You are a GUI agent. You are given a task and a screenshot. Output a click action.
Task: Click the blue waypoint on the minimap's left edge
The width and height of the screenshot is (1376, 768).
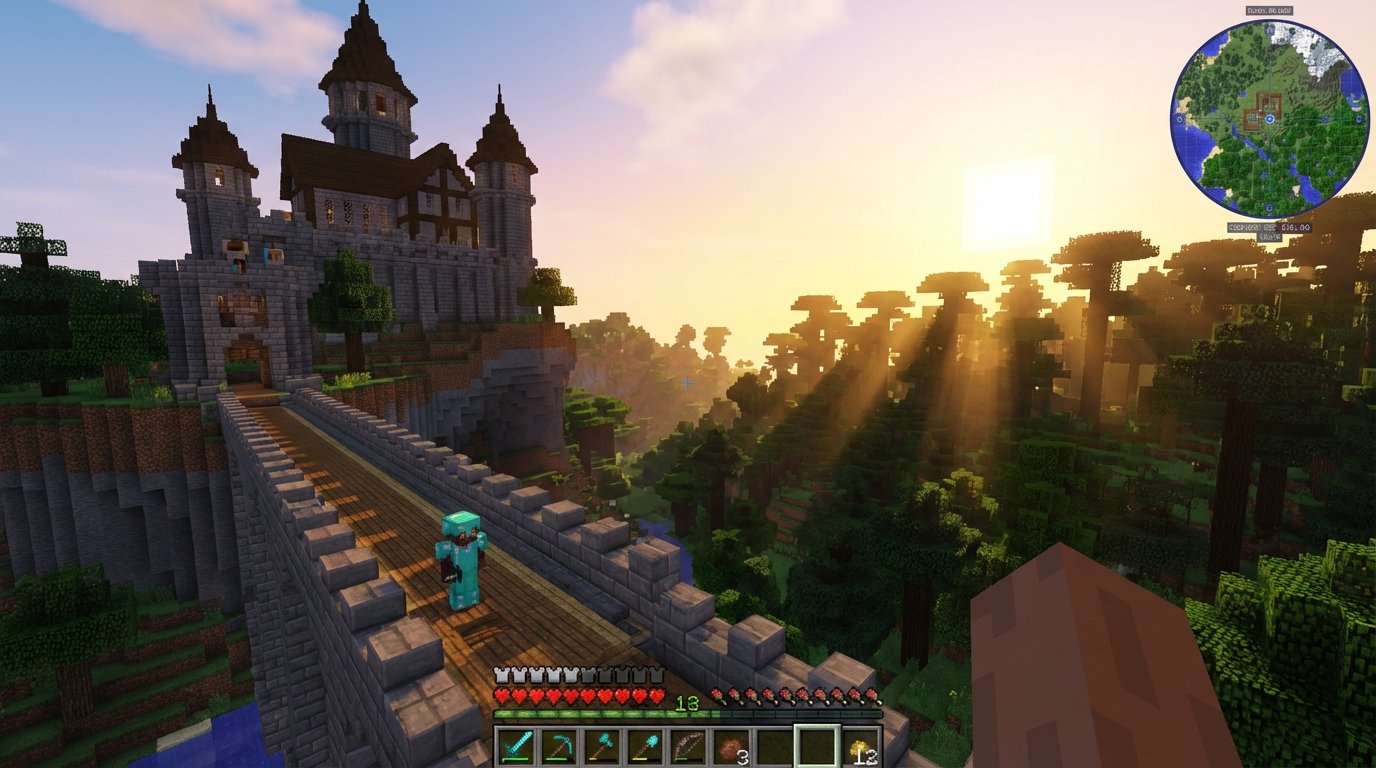click(1178, 120)
